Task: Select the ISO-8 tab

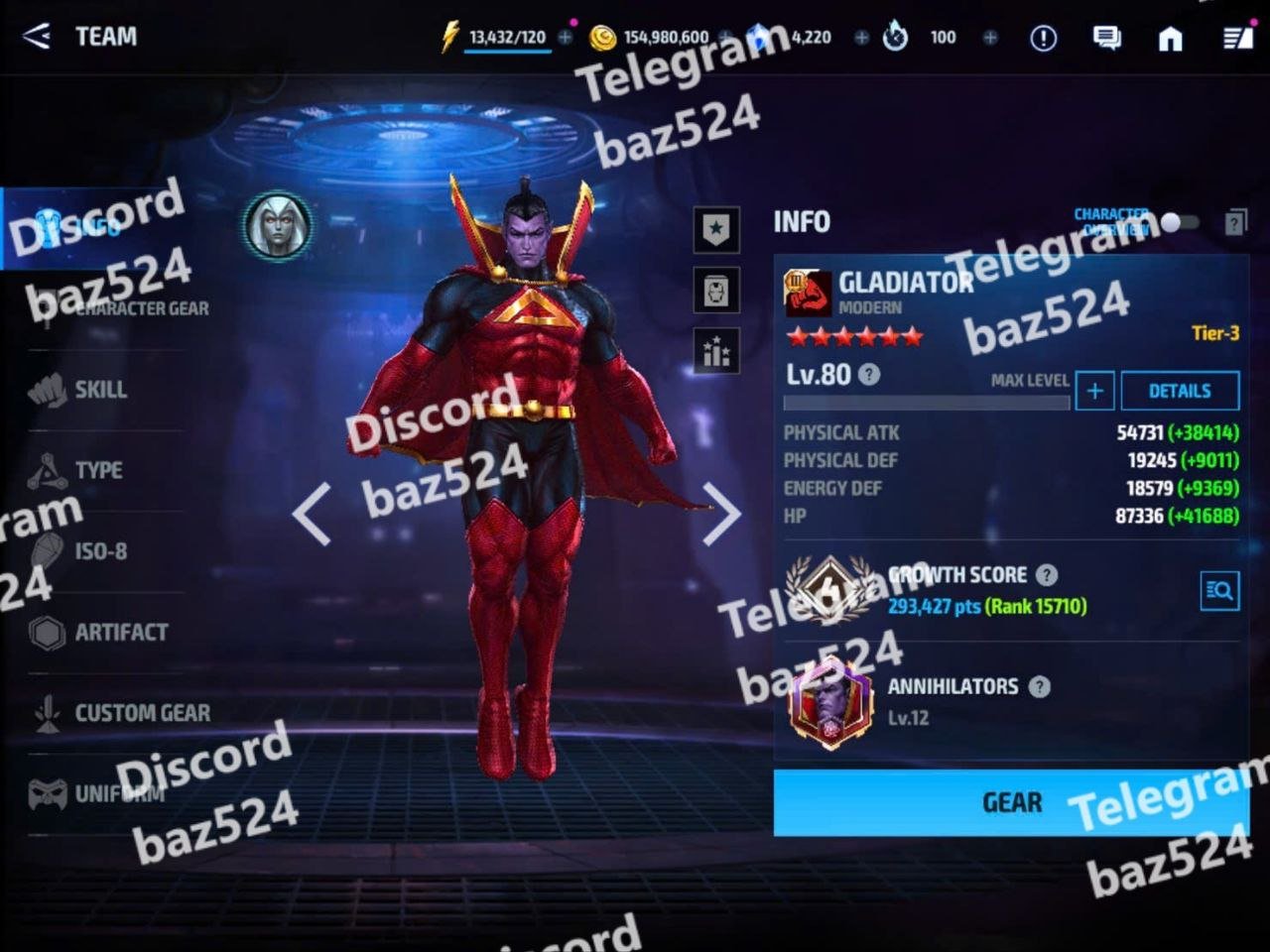Action: pos(99,551)
